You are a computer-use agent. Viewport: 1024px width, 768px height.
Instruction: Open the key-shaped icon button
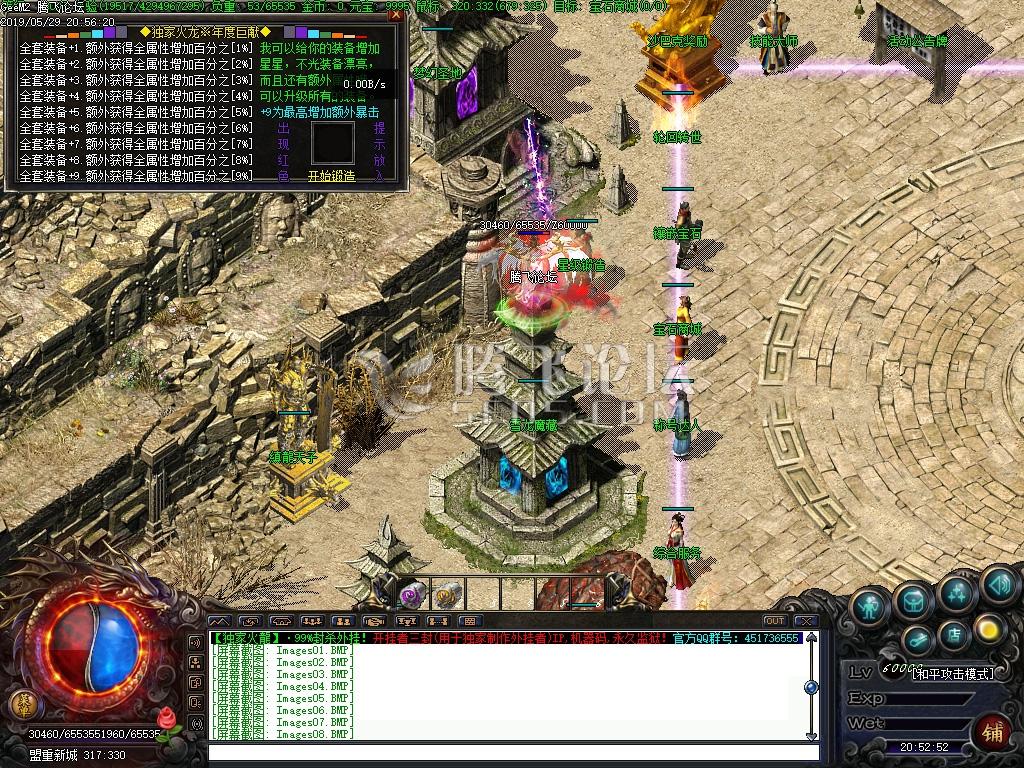pos(917,640)
